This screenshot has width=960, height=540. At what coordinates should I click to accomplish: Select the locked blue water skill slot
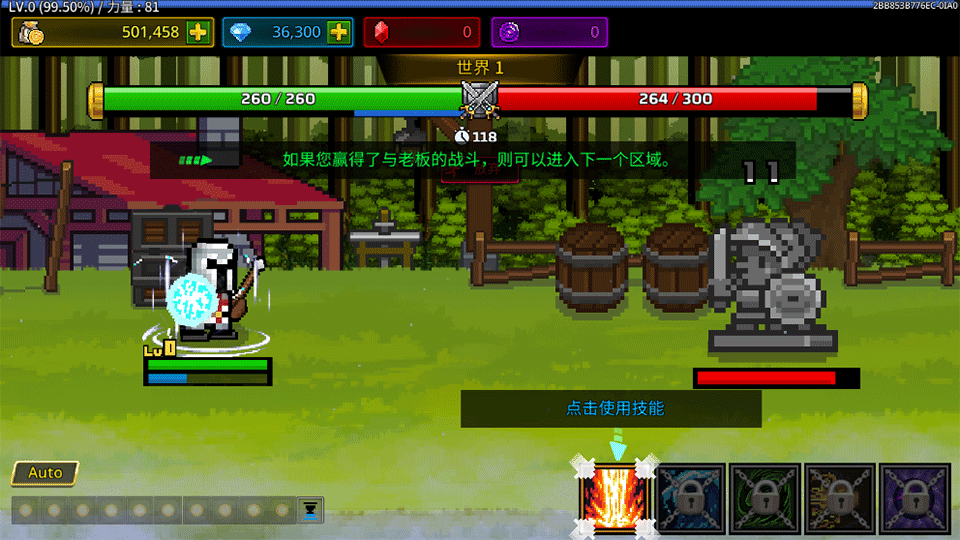(x=691, y=498)
